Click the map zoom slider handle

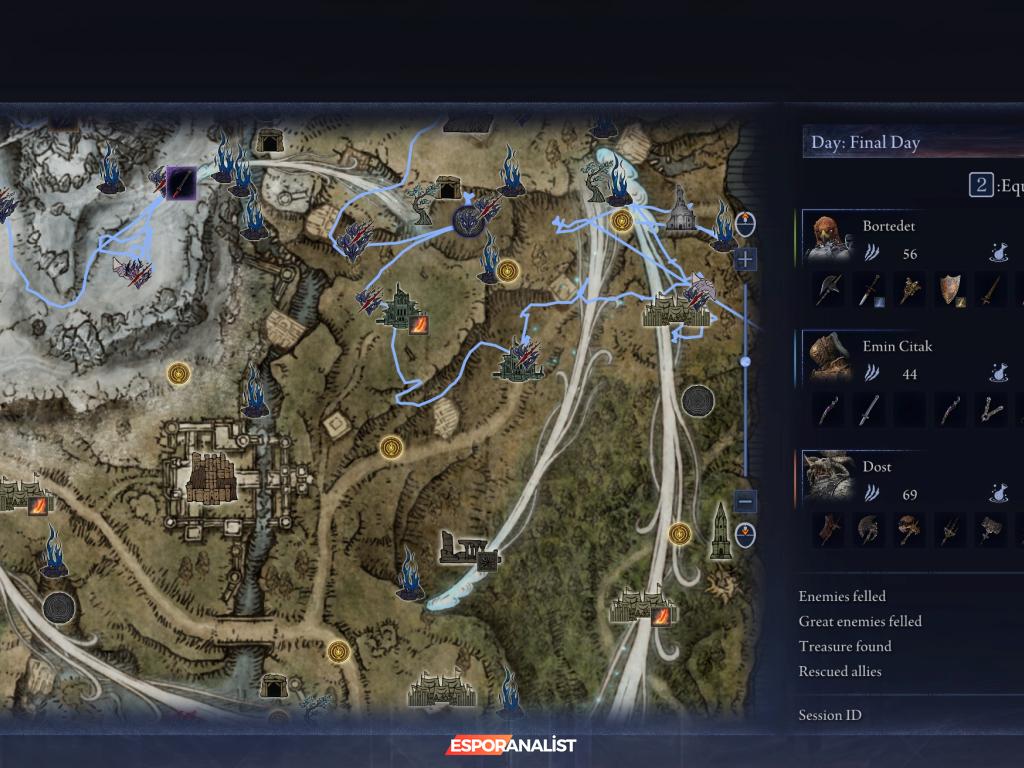[x=745, y=361]
